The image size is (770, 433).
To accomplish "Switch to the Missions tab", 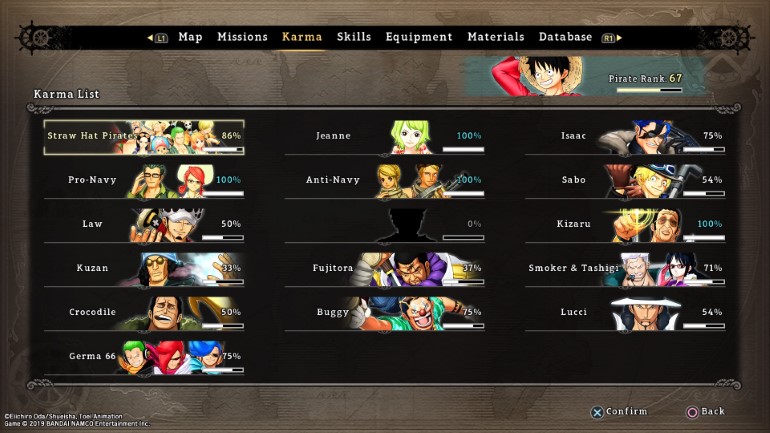I will point(242,37).
